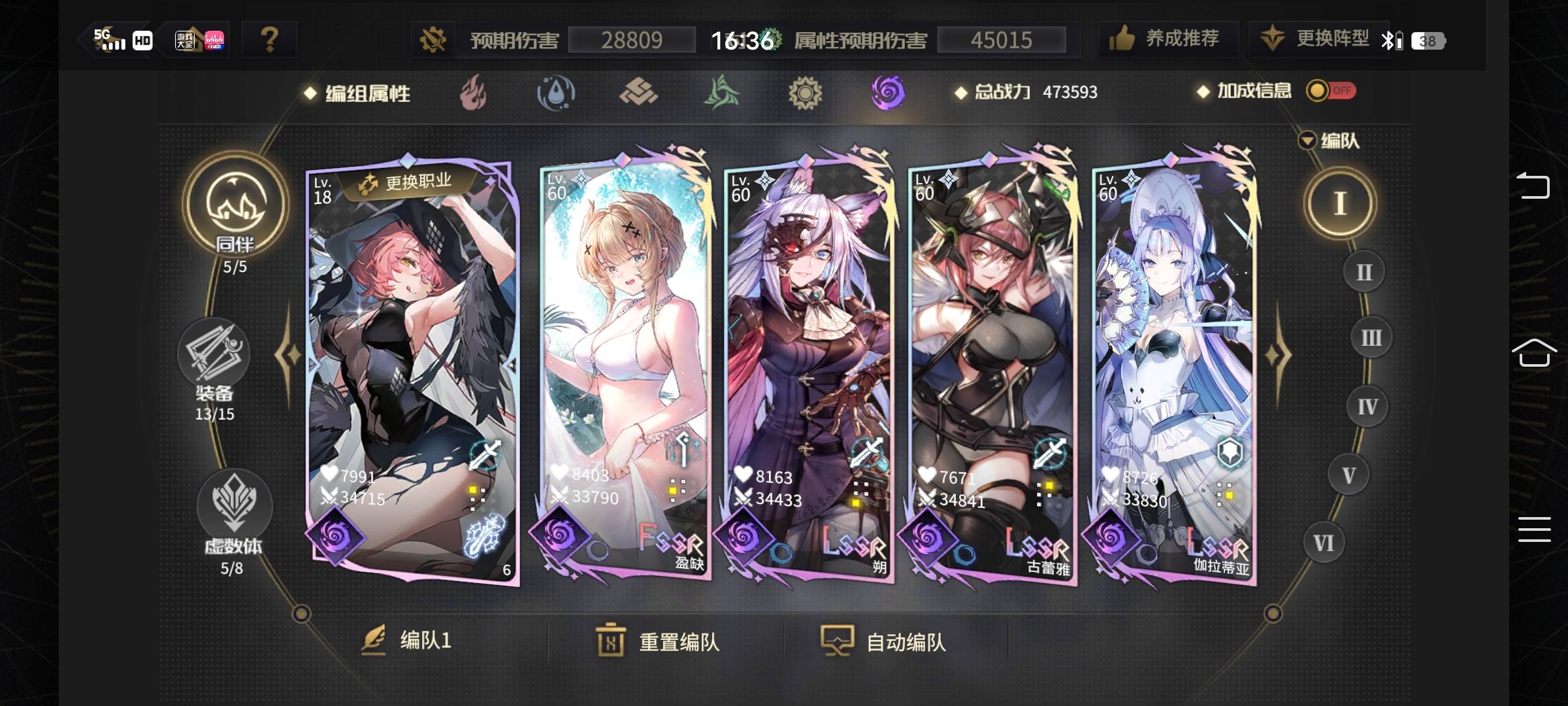Select the dark vortex element icon

pos(888,93)
